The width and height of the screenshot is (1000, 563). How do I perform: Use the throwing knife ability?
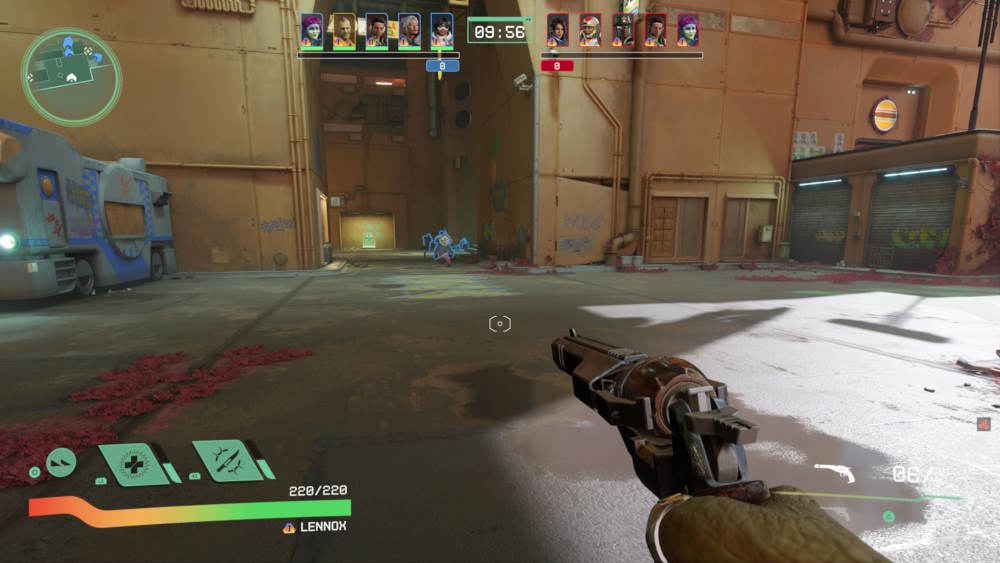(229, 460)
